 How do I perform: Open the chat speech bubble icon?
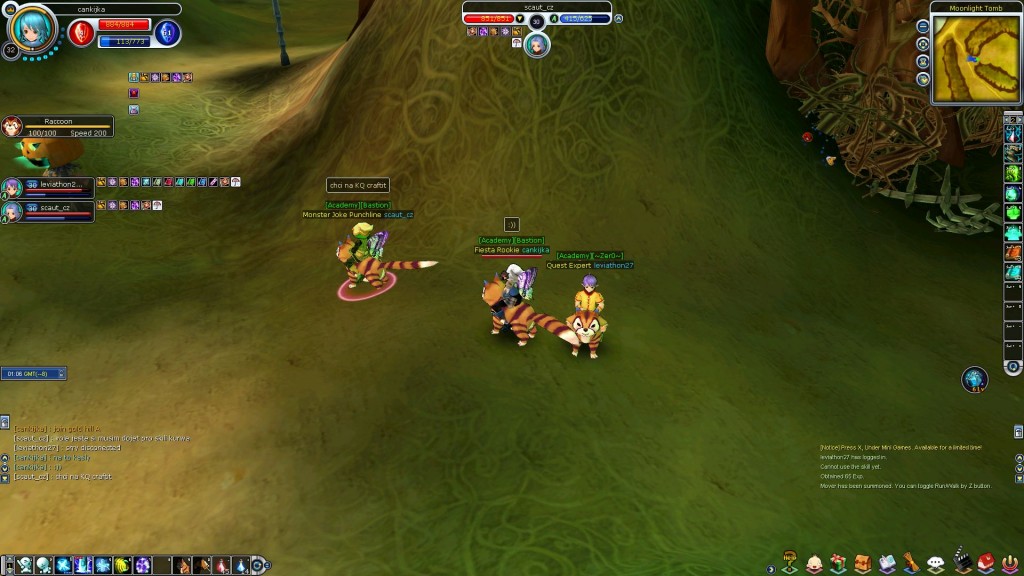click(936, 564)
